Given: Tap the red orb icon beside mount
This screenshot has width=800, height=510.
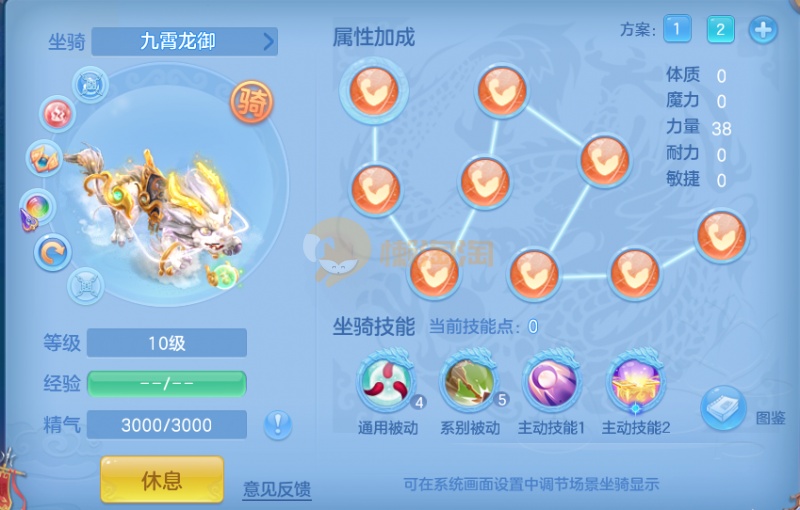Looking at the screenshot, I should (57, 113).
